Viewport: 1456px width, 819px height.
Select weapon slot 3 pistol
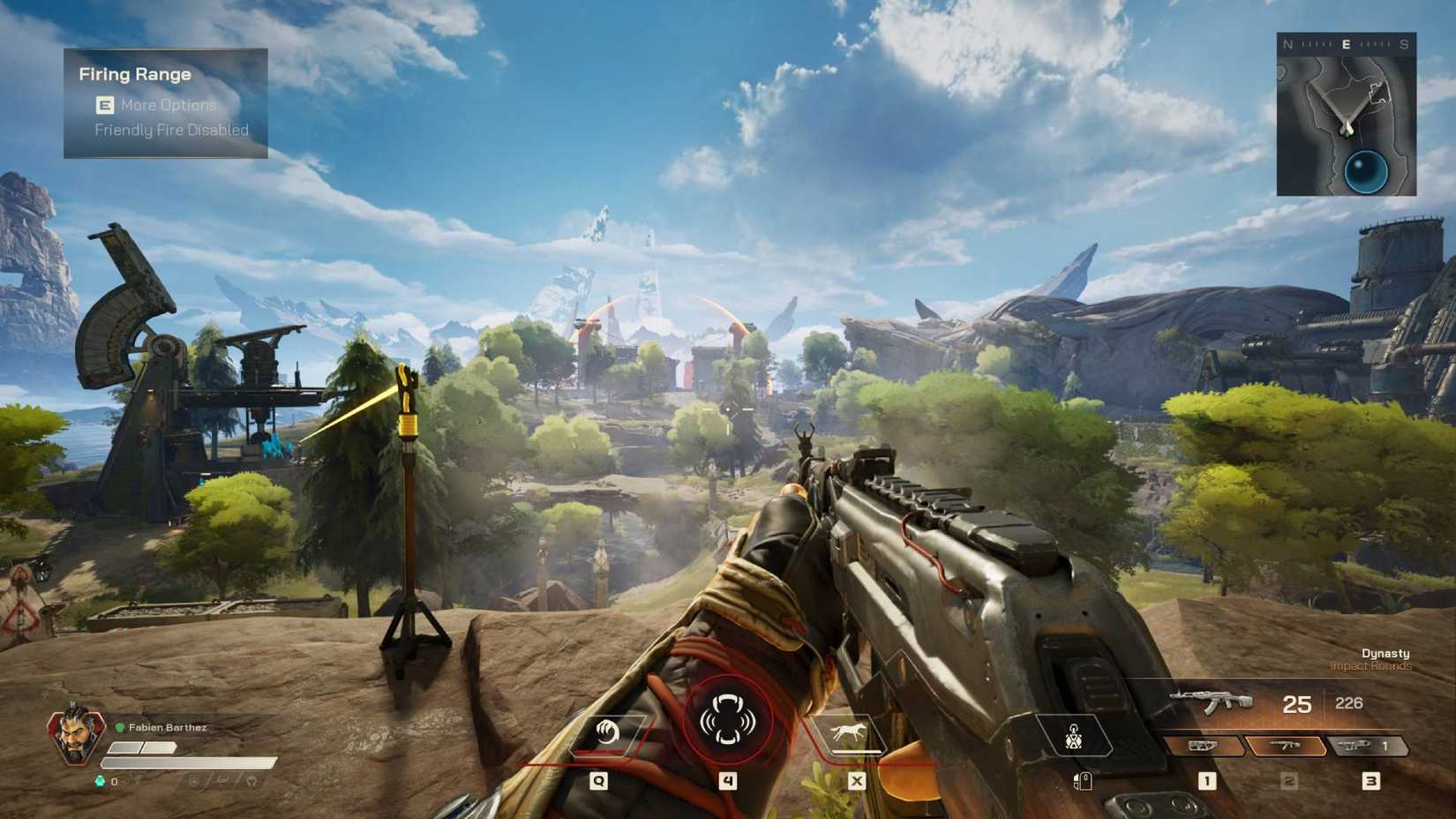[x=1355, y=746]
